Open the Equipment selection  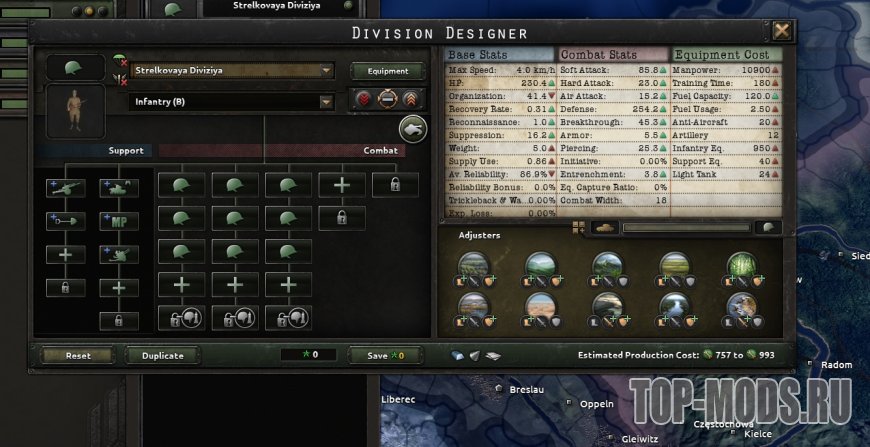[x=387, y=71]
